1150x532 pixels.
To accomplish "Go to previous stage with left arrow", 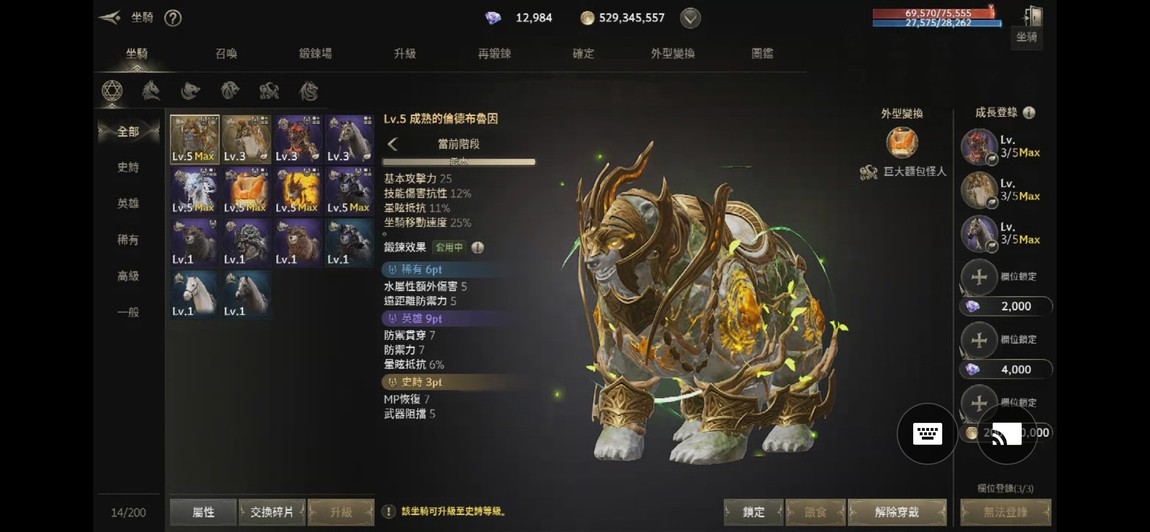I will pos(393,144).
